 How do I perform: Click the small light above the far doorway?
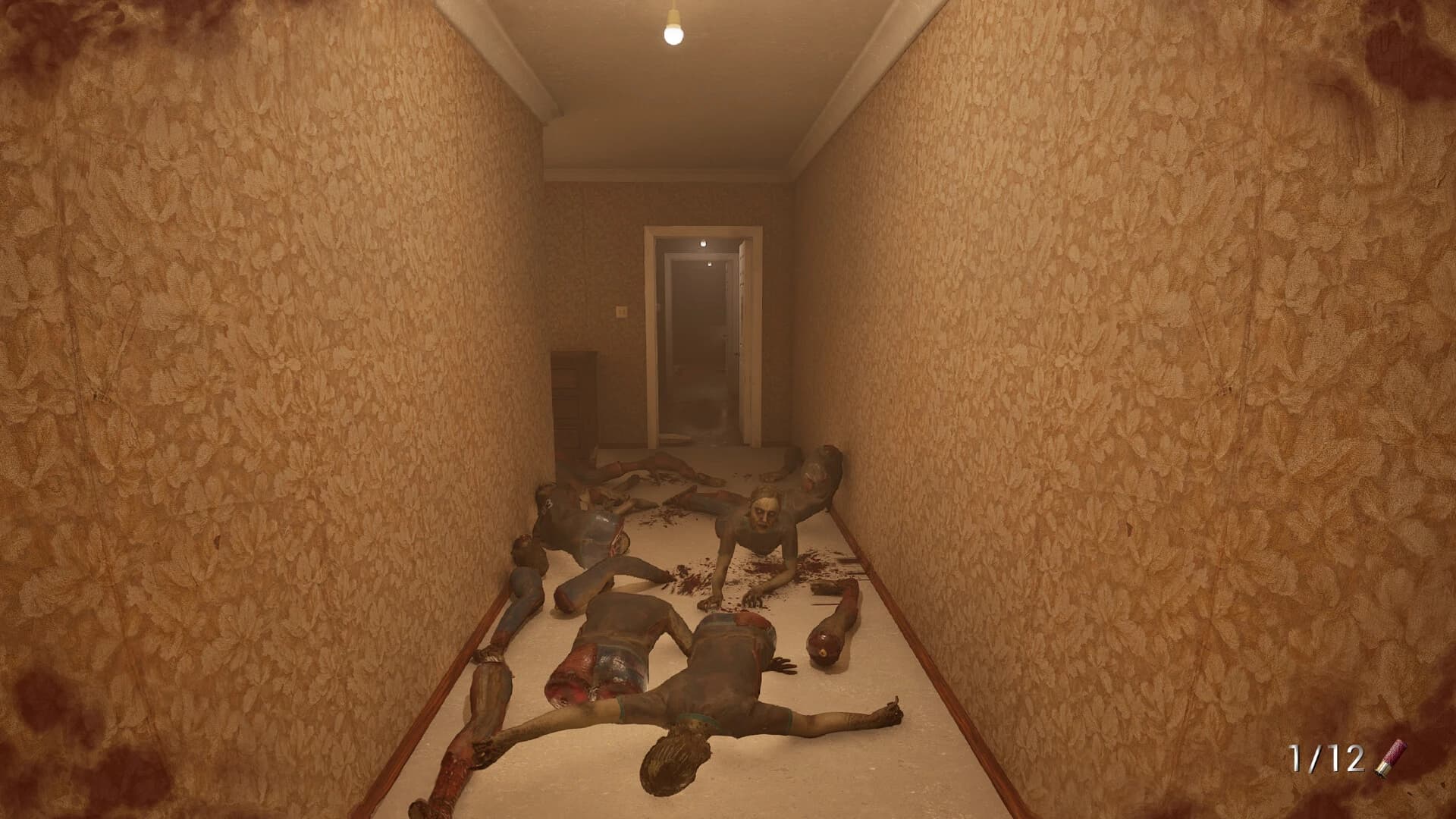704,243
